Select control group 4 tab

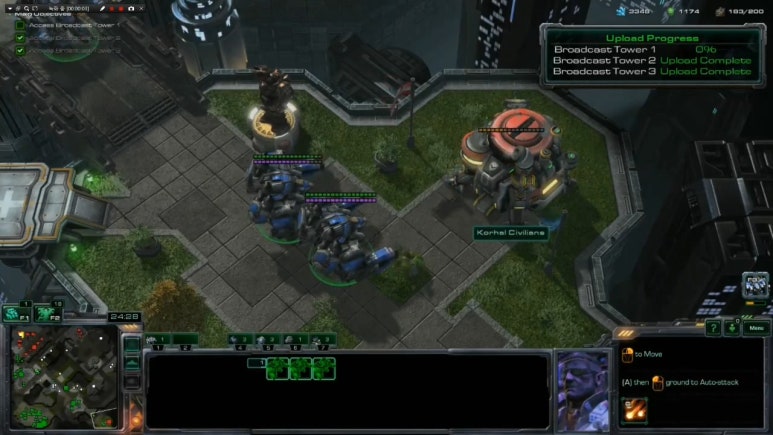[240, 340]
